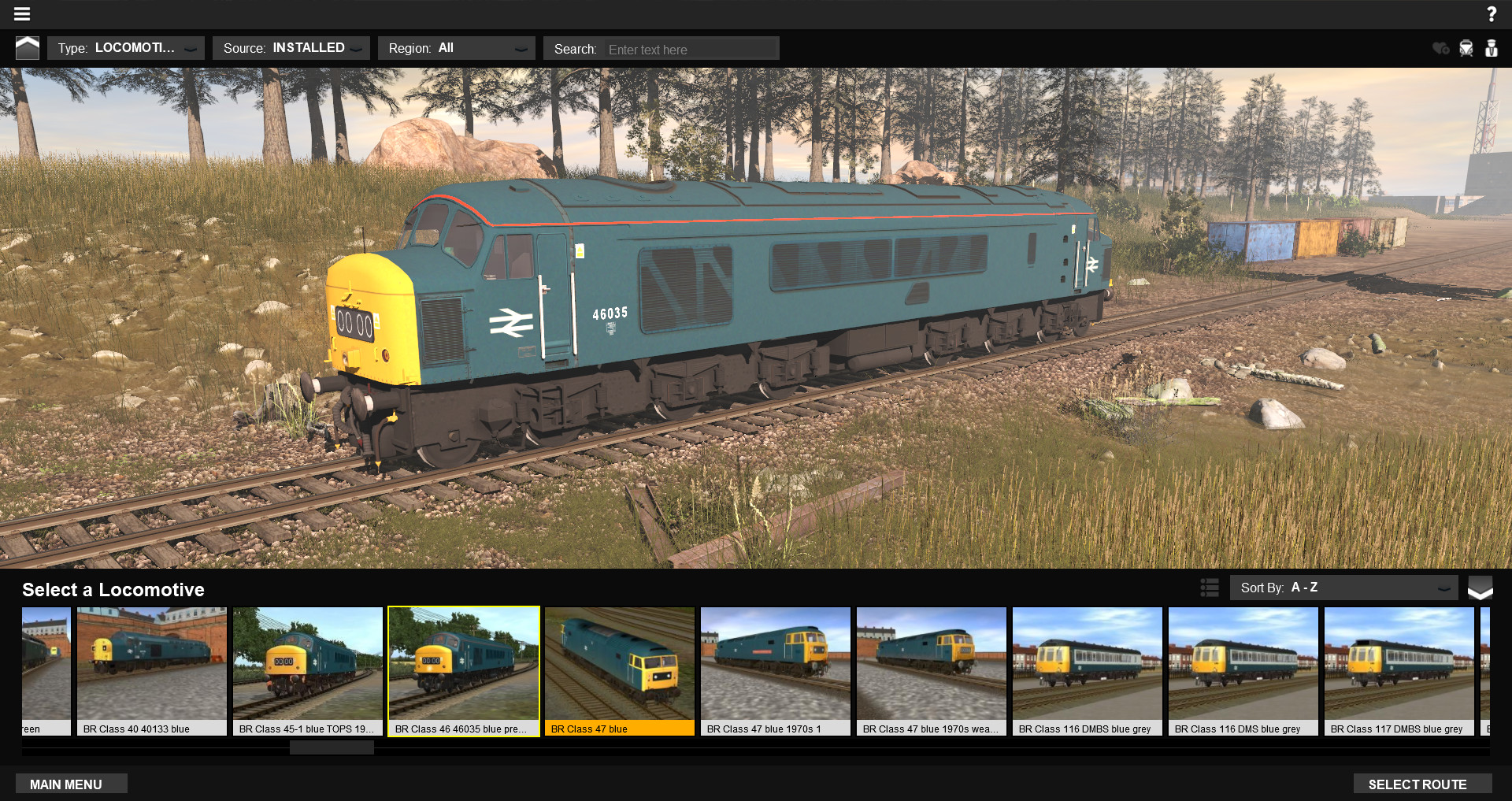Click the Help question mark icon

1492,13
